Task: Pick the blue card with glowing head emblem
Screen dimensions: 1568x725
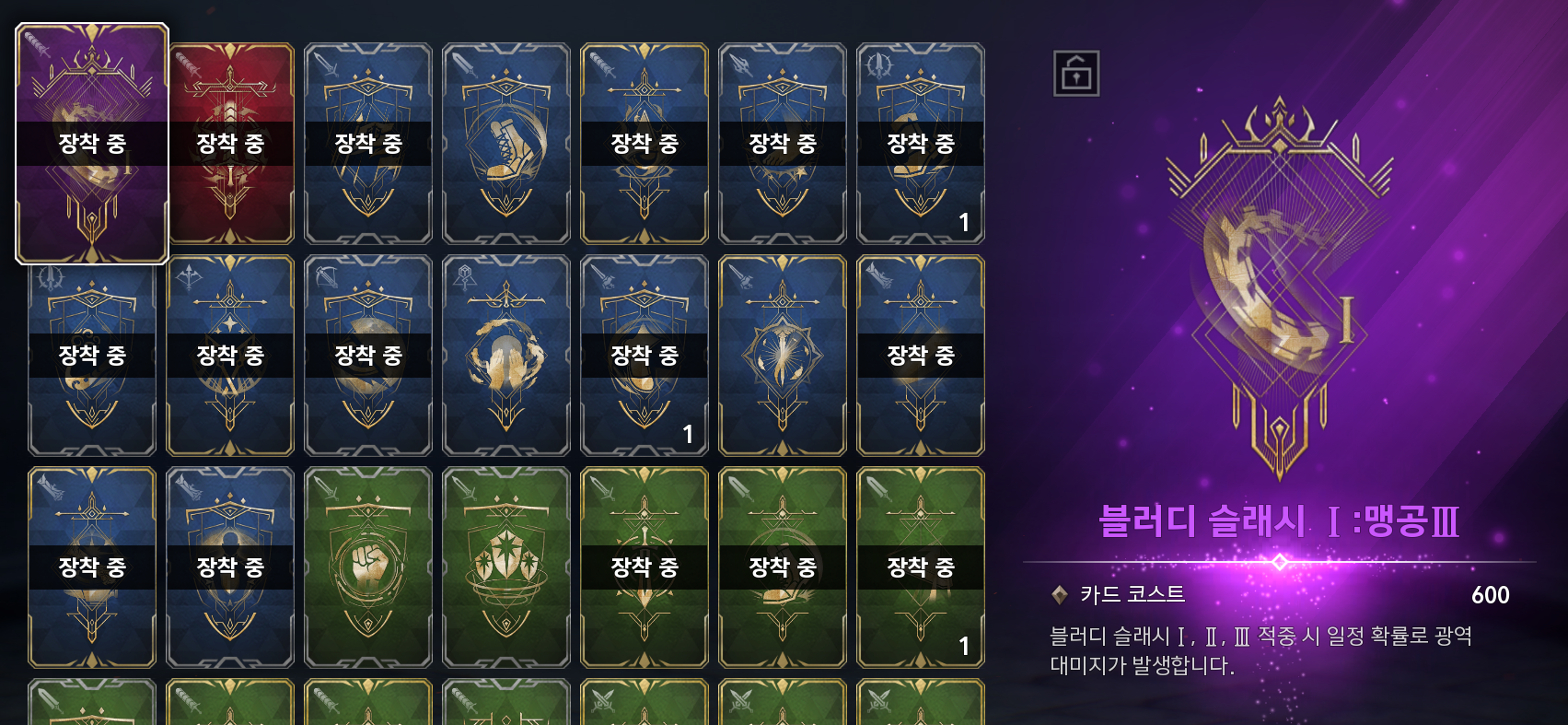Action: [506, 356]
